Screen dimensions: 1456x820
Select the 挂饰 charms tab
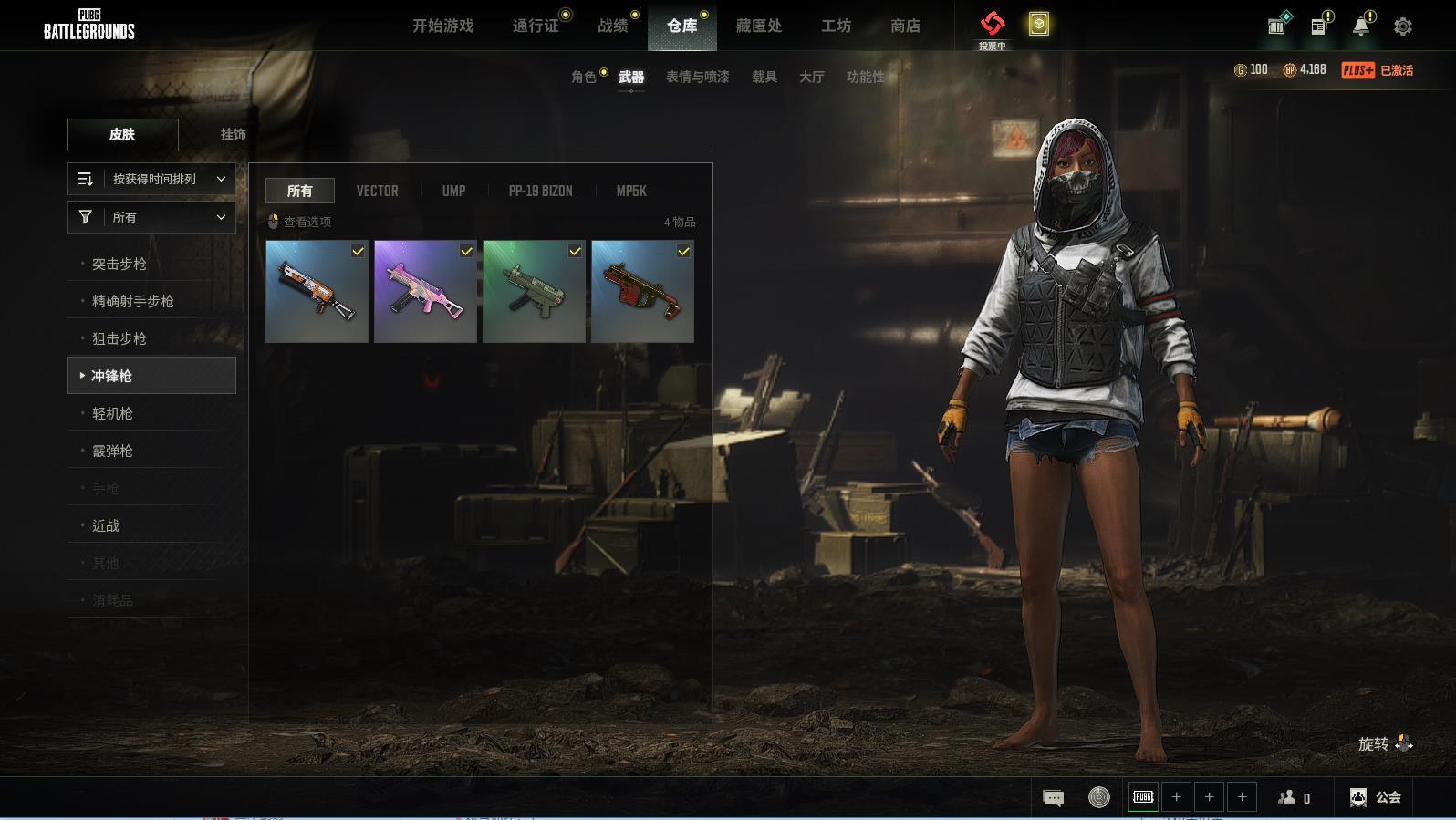coord(233,134)
